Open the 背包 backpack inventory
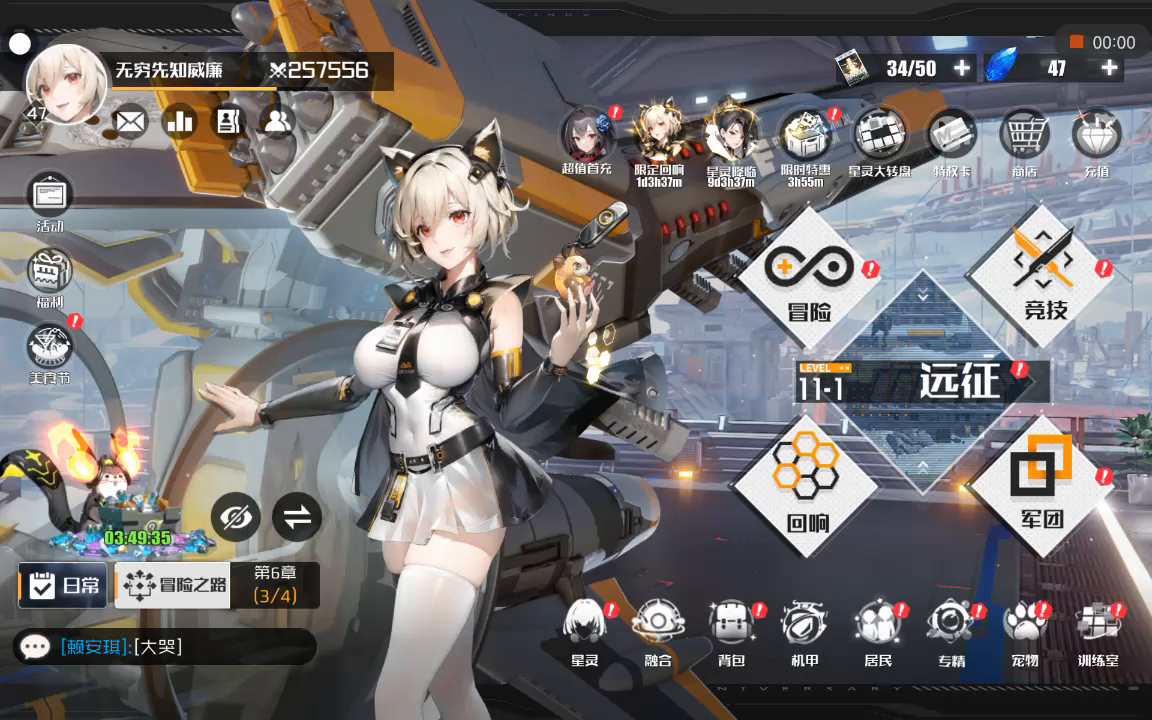Image resolution: width=1152 pixels, height=720 pixels. 731,630
